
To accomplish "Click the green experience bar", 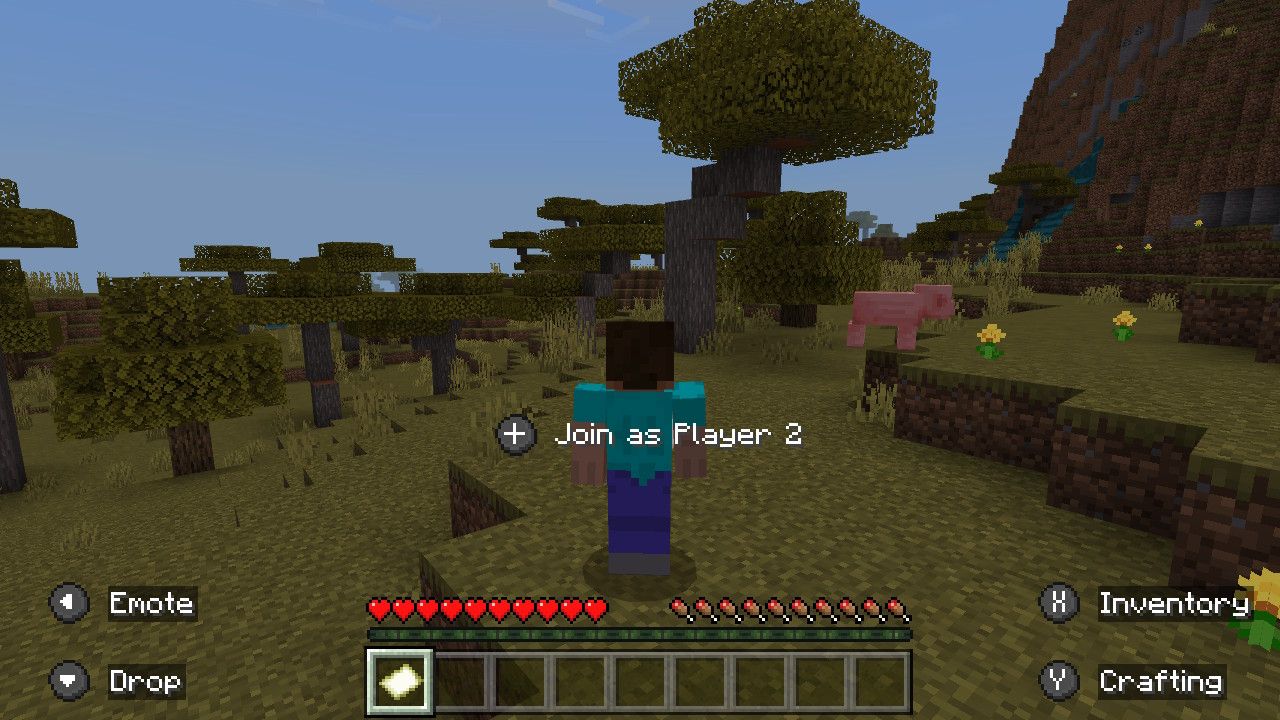I will [x=640, y=633].
